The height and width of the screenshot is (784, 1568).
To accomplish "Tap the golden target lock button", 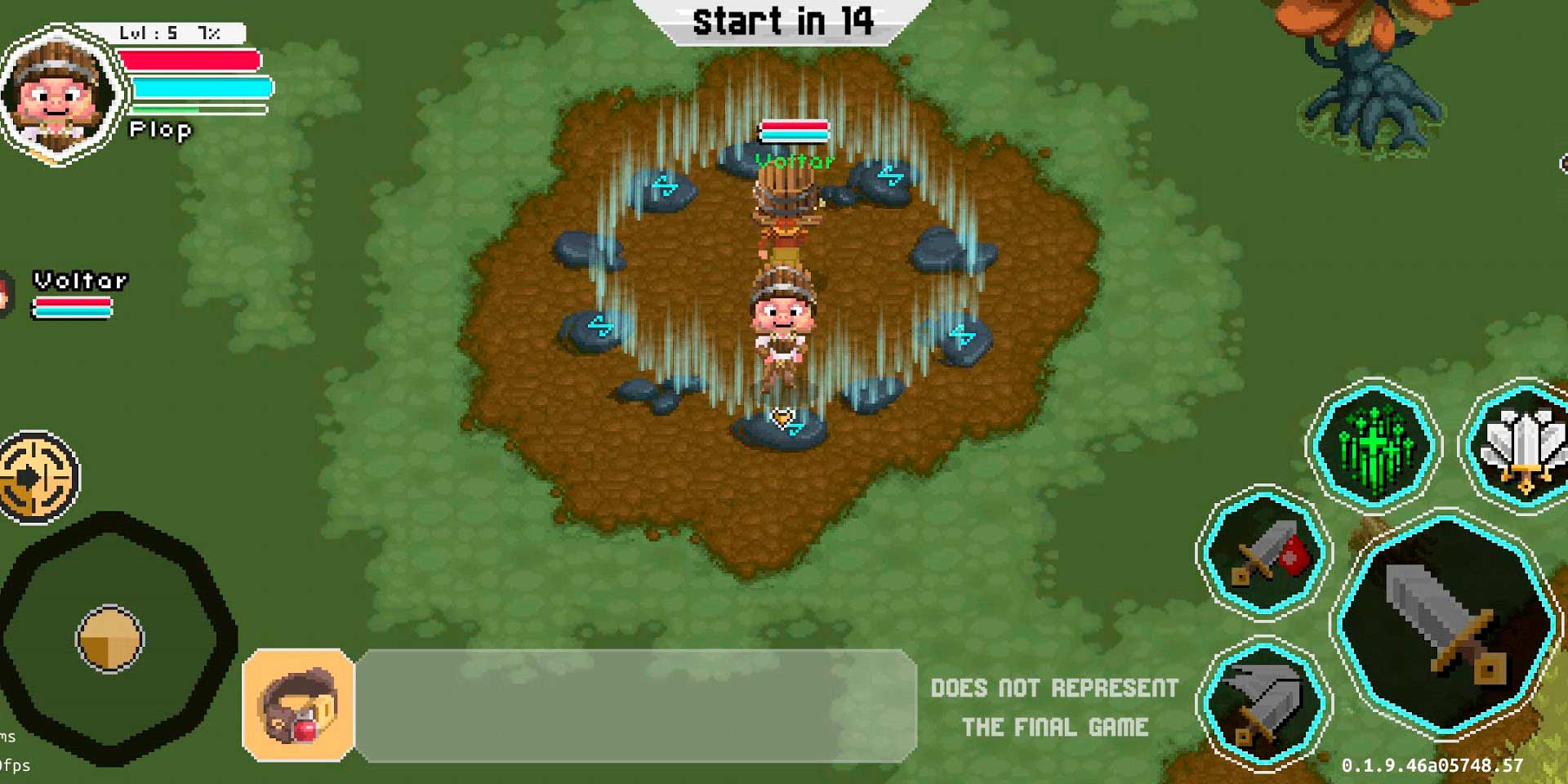I will [x=36, y=477].
